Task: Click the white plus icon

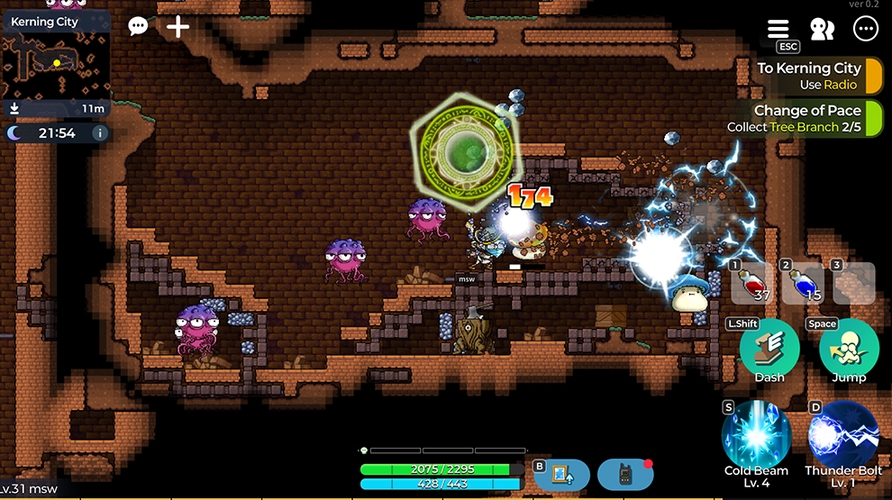Action: pos(178,26)
